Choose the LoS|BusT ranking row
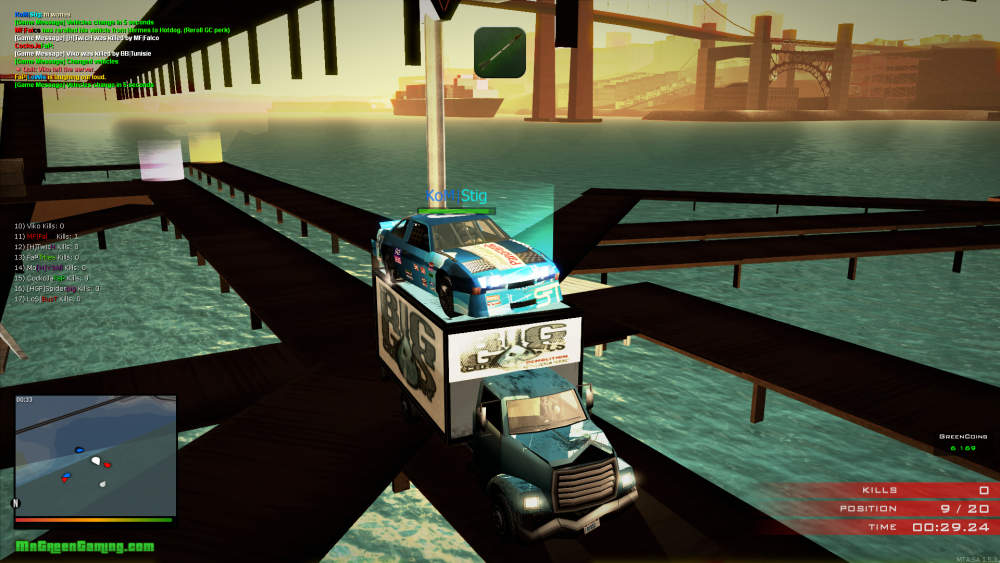 tap(46, 298)
